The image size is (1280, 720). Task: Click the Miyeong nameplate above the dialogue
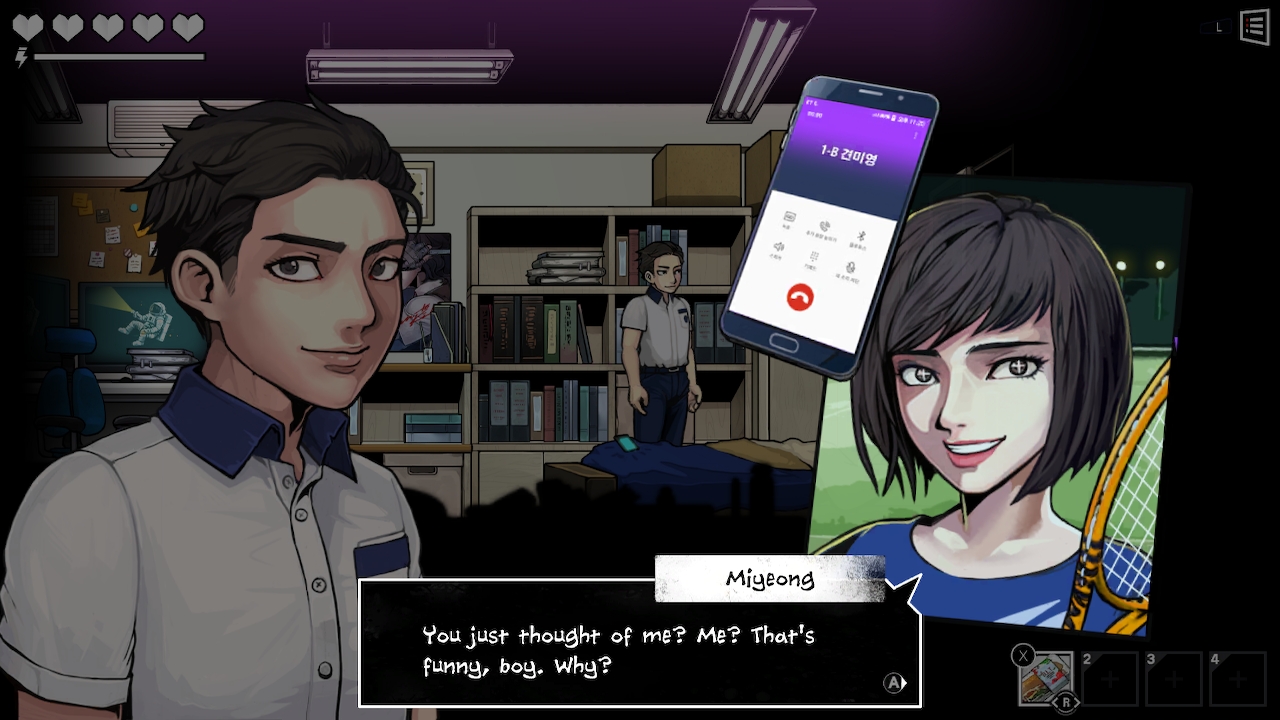point(769,578)
